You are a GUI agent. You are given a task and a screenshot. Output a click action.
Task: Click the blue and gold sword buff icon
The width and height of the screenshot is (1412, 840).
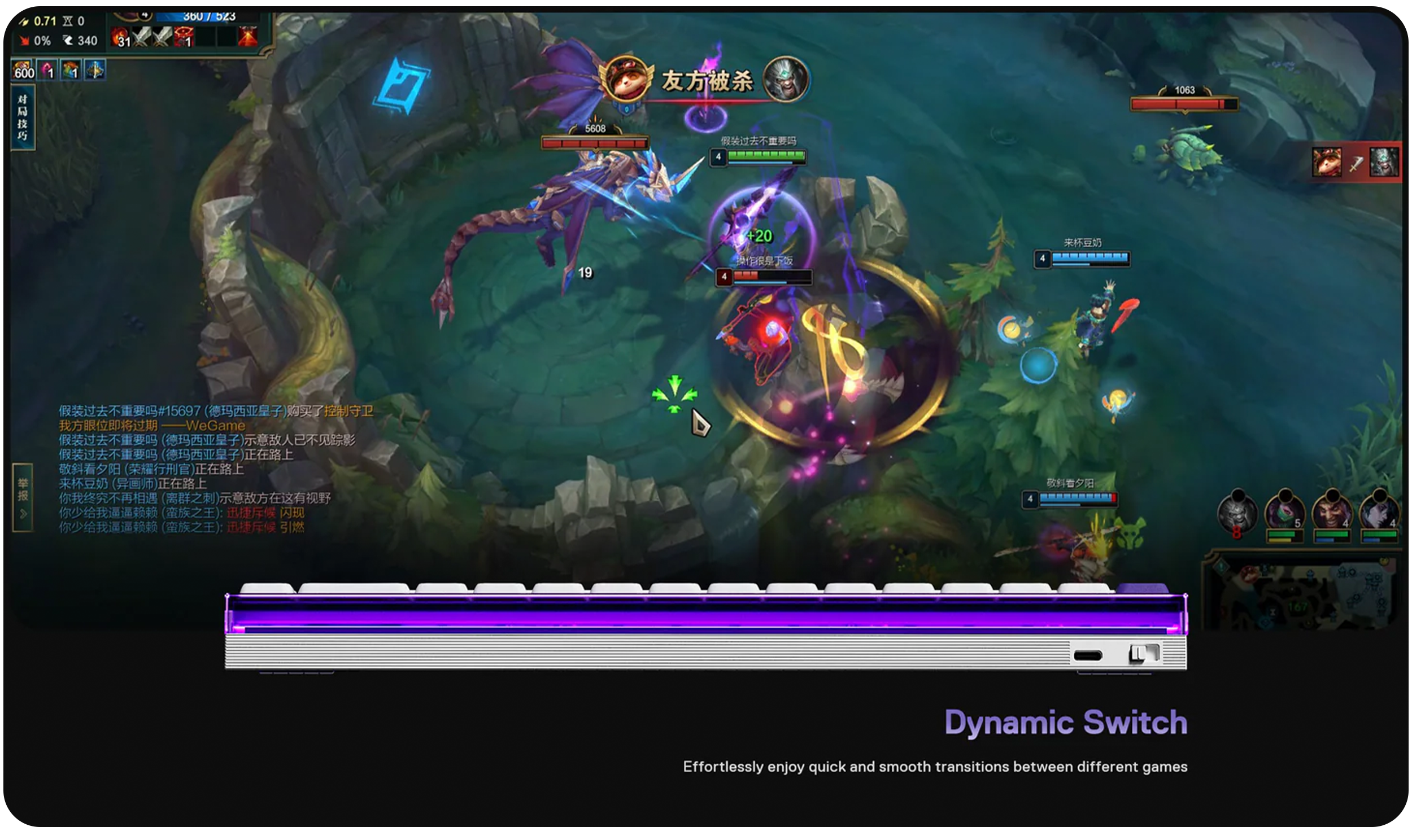95,70
